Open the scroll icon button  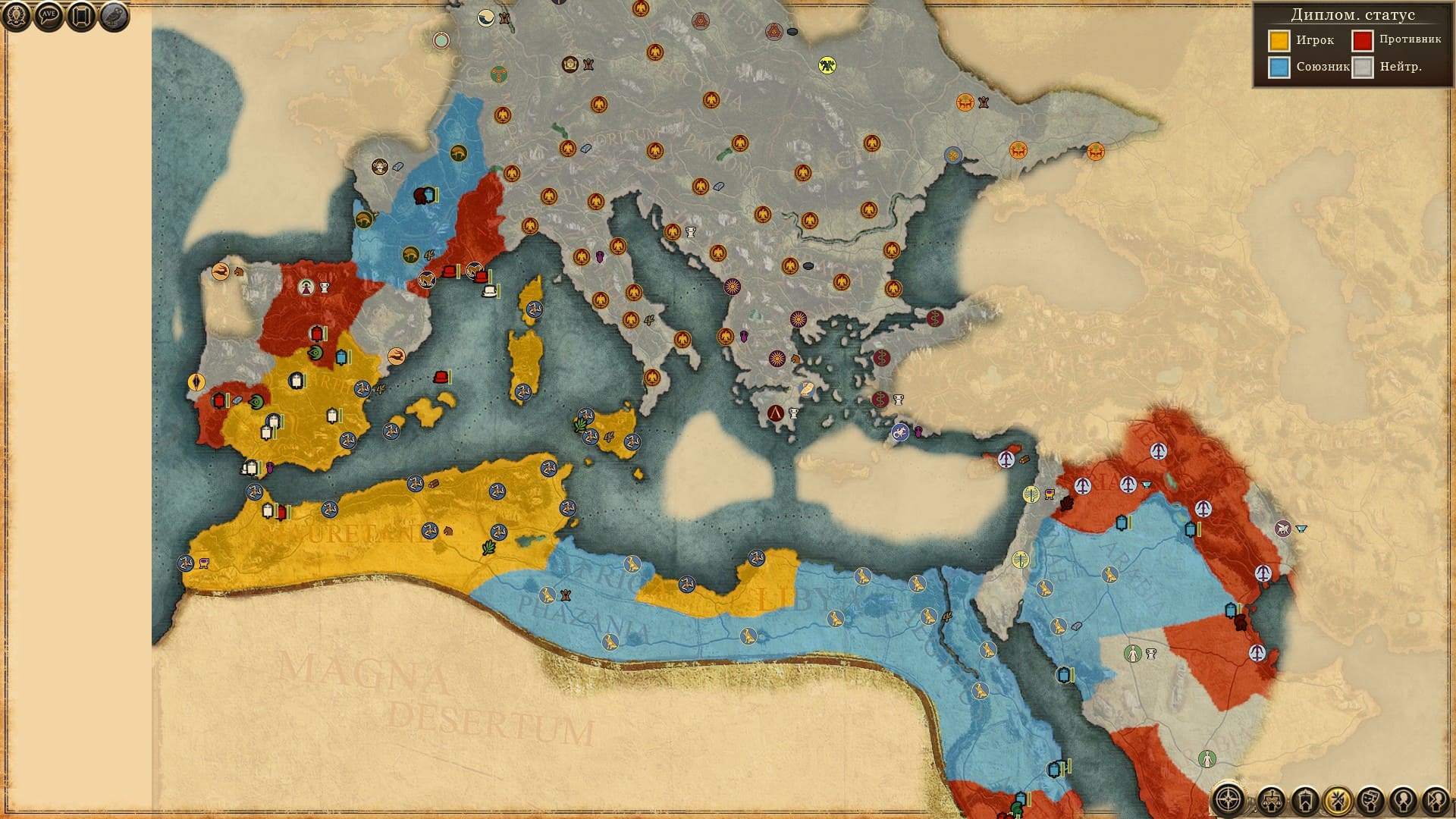[81, 16]
